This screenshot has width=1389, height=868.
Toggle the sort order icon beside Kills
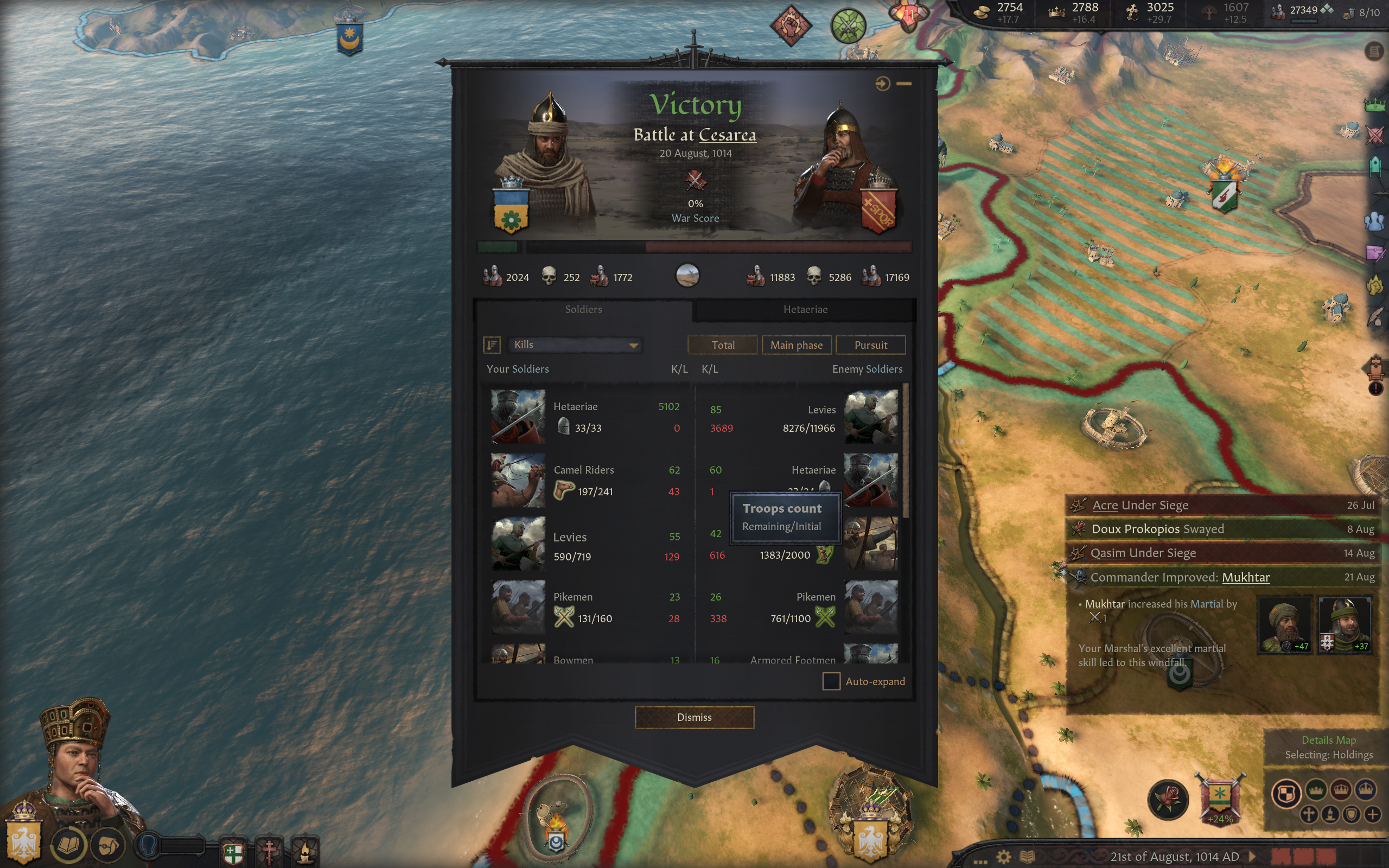pyautogui.click(x=492, y=344)
